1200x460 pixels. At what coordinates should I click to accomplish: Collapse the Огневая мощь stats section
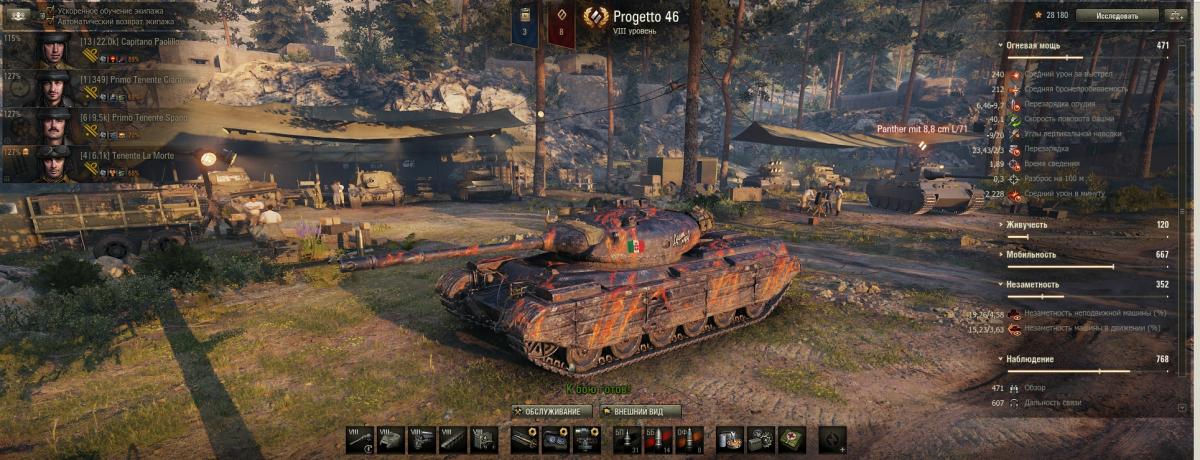(x=1001, y=46)
